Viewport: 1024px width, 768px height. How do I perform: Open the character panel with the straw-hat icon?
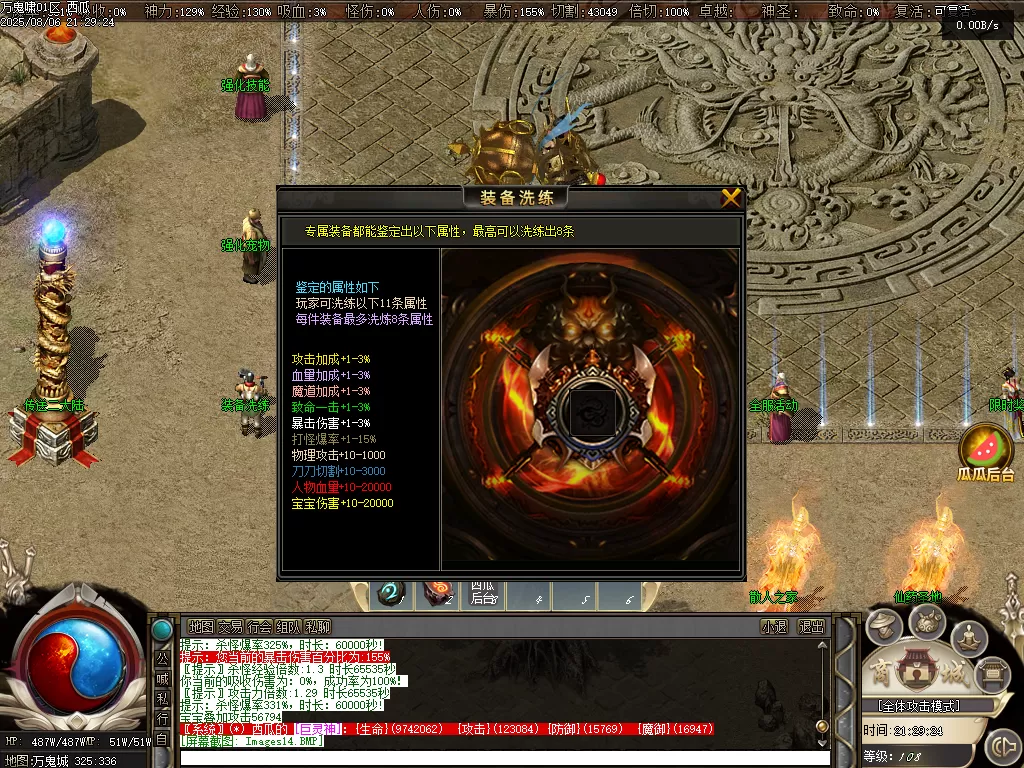(884, 627)
